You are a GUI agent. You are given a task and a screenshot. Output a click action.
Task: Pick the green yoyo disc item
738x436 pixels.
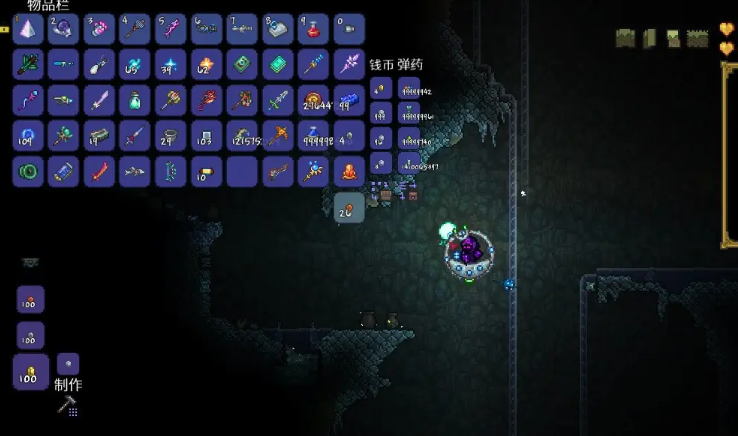pos(28,171)
